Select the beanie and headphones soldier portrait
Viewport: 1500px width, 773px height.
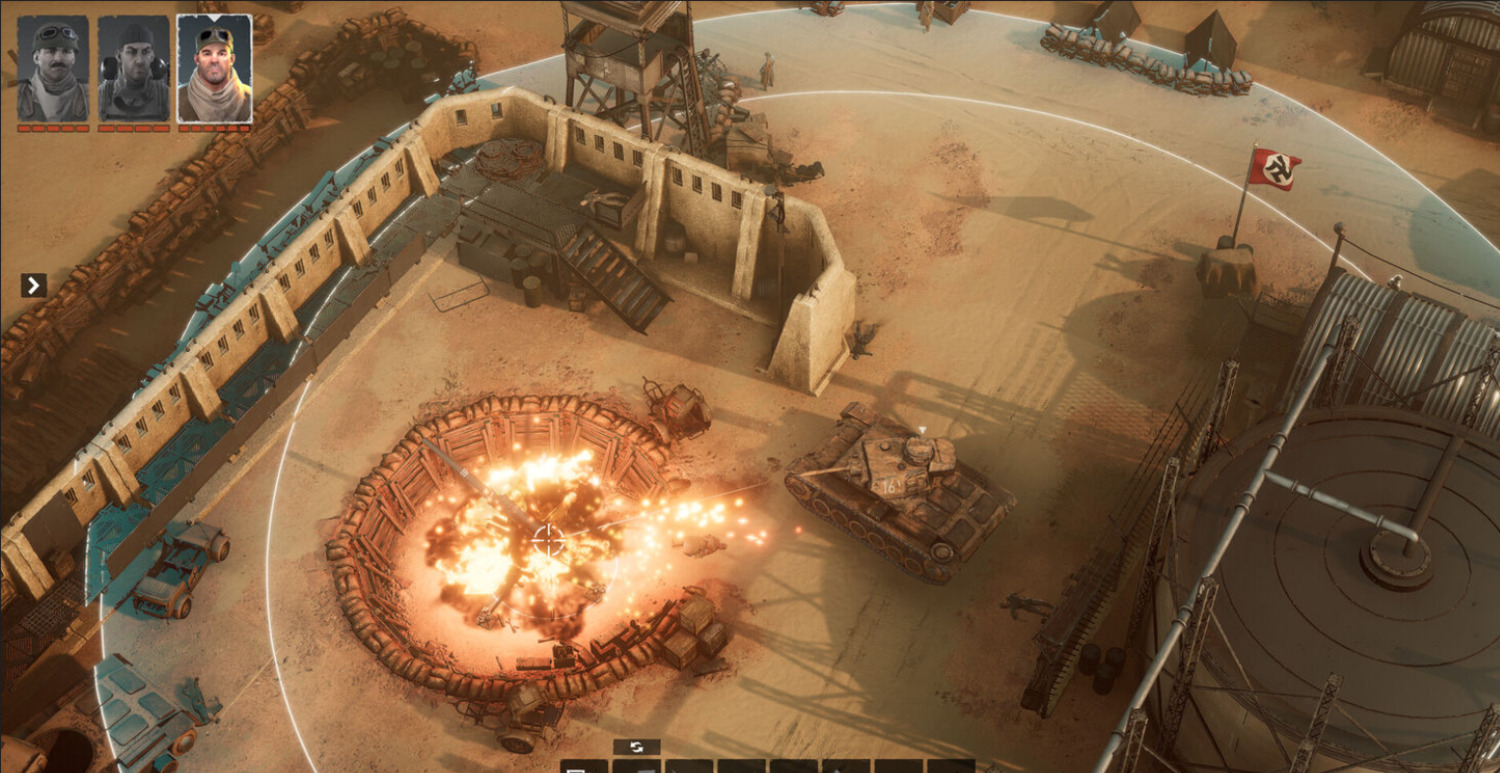pos(134,69)
